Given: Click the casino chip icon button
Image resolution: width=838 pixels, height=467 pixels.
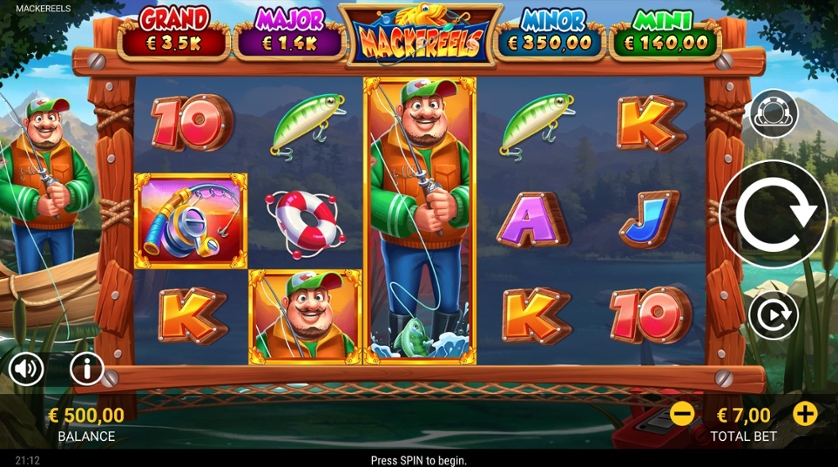Looking at the screenshot, I should pyautogui.click(x=773, y=114).
